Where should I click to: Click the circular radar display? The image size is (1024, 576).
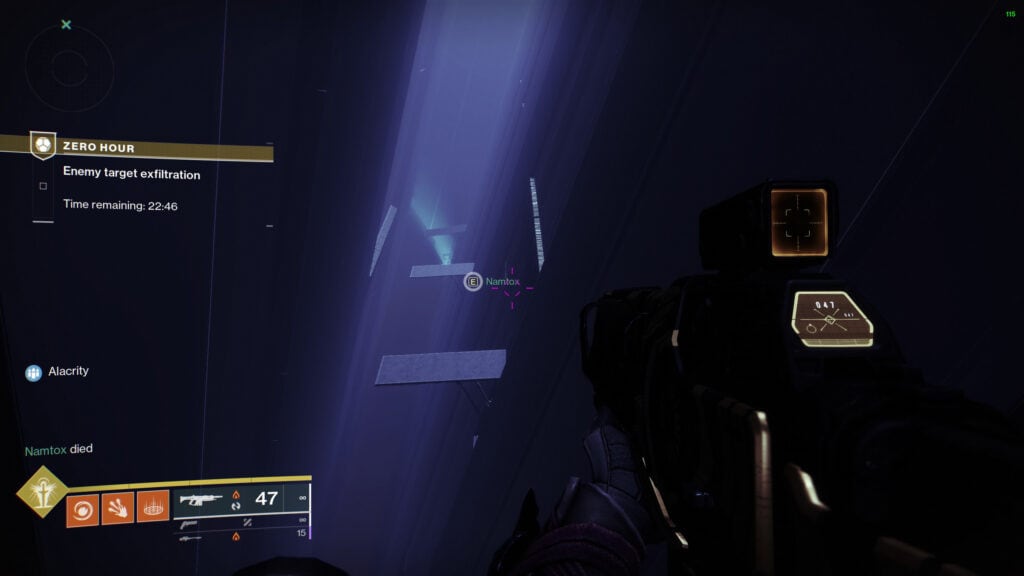tap(68, 68)
